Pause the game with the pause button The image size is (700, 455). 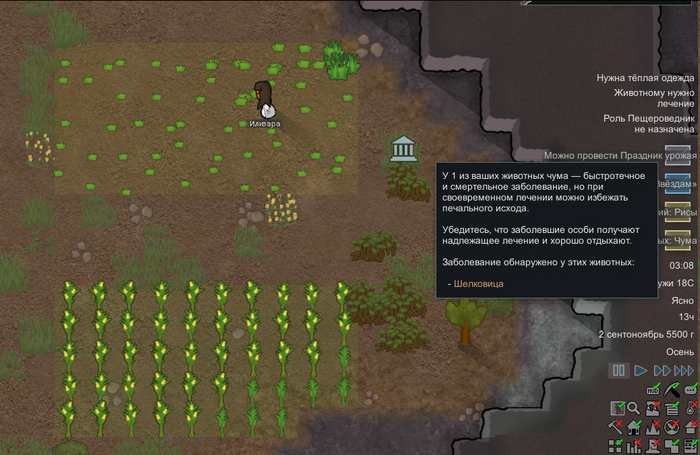(619, 371)
